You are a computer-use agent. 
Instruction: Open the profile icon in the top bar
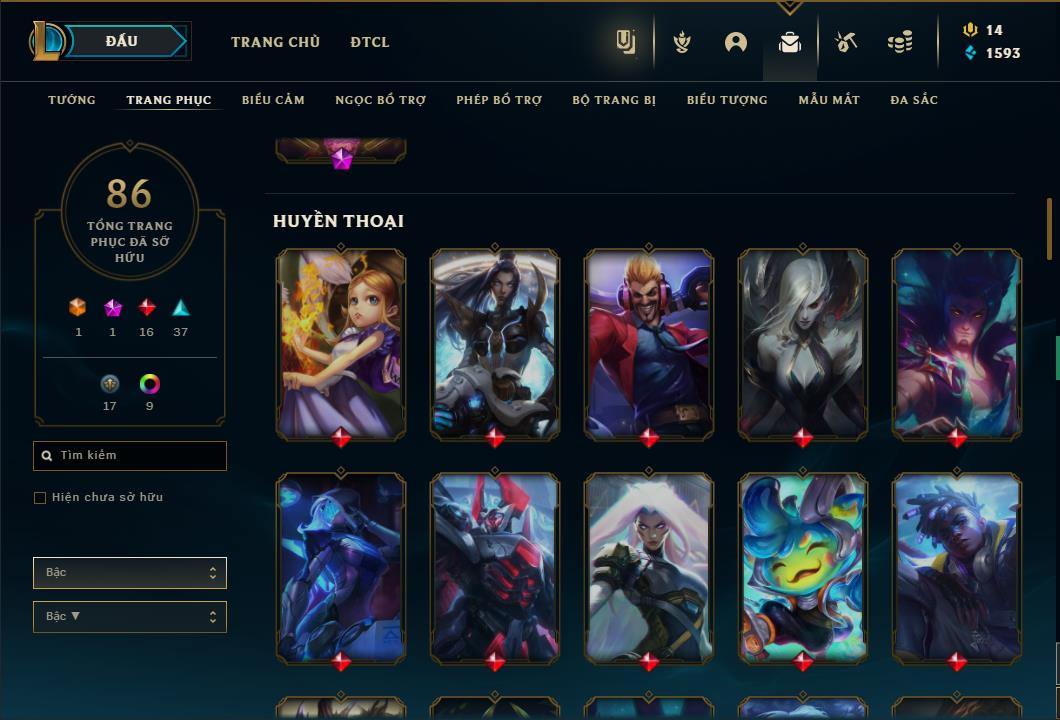(x=736, y=42)
